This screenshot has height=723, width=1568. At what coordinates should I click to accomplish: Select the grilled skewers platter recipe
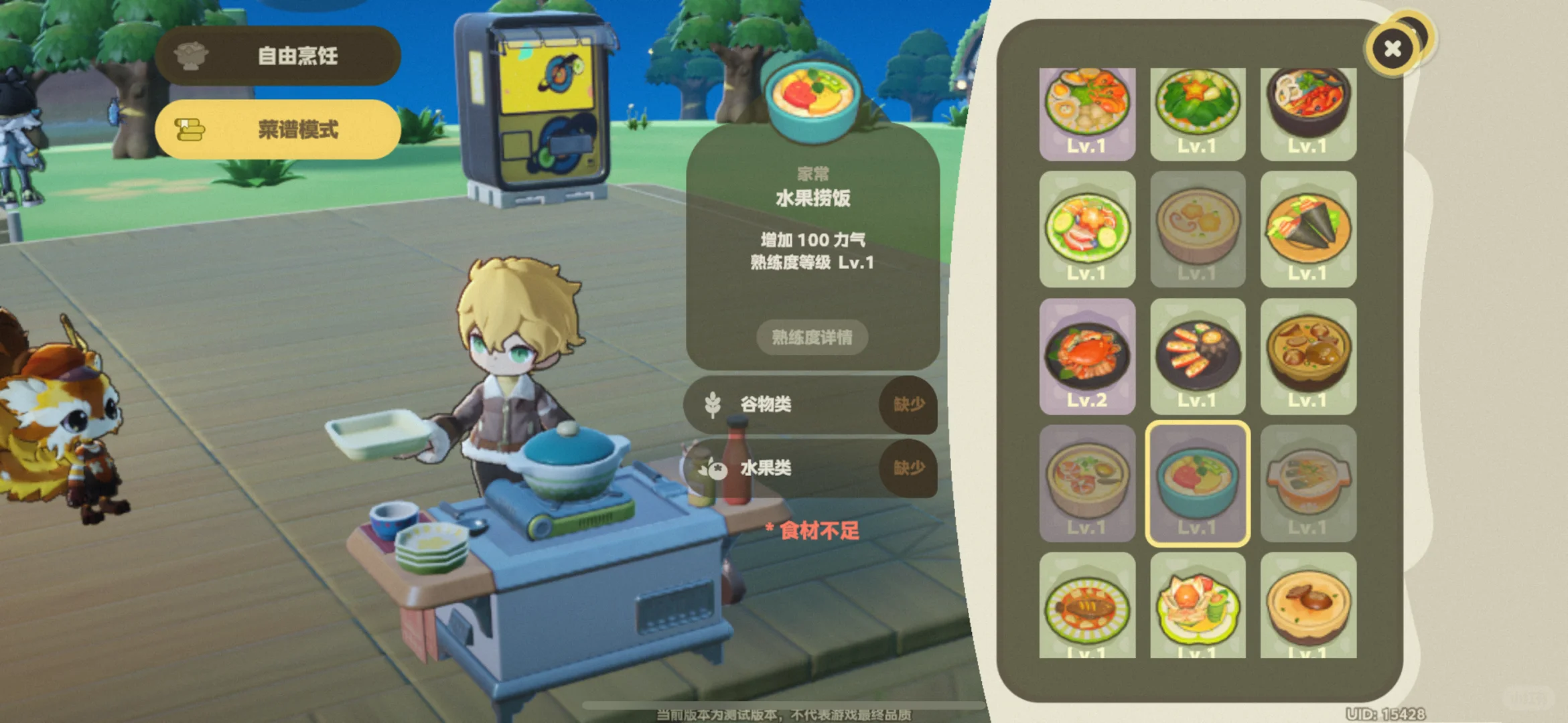(x=1198, y=357)
